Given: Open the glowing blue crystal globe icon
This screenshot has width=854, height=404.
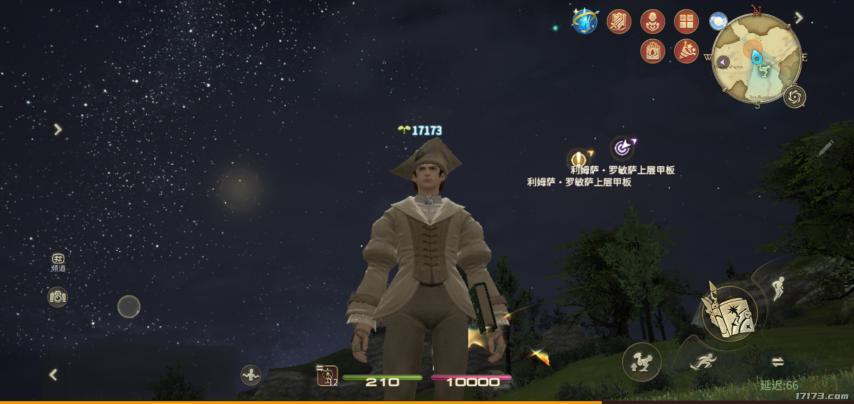Looking at the screenshot, I should 584,20.
